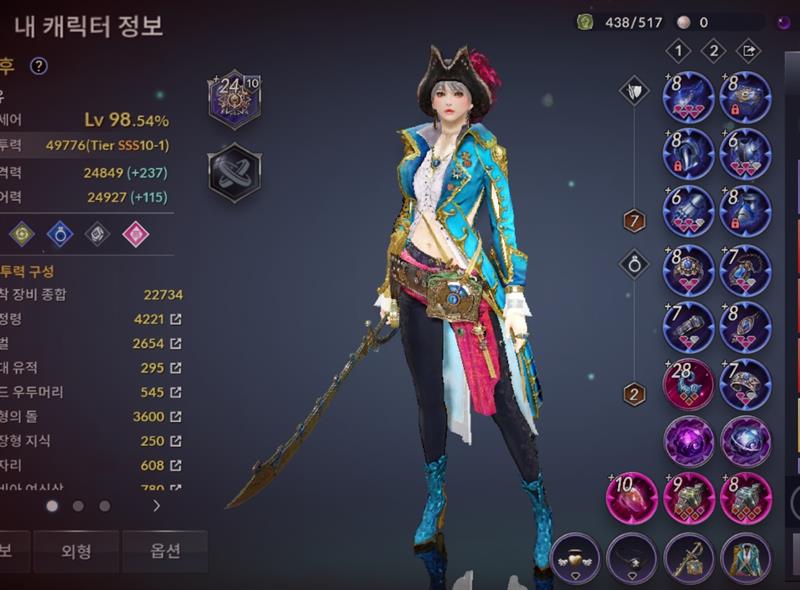Click the share arrow icon beside presets

(747, 50)
